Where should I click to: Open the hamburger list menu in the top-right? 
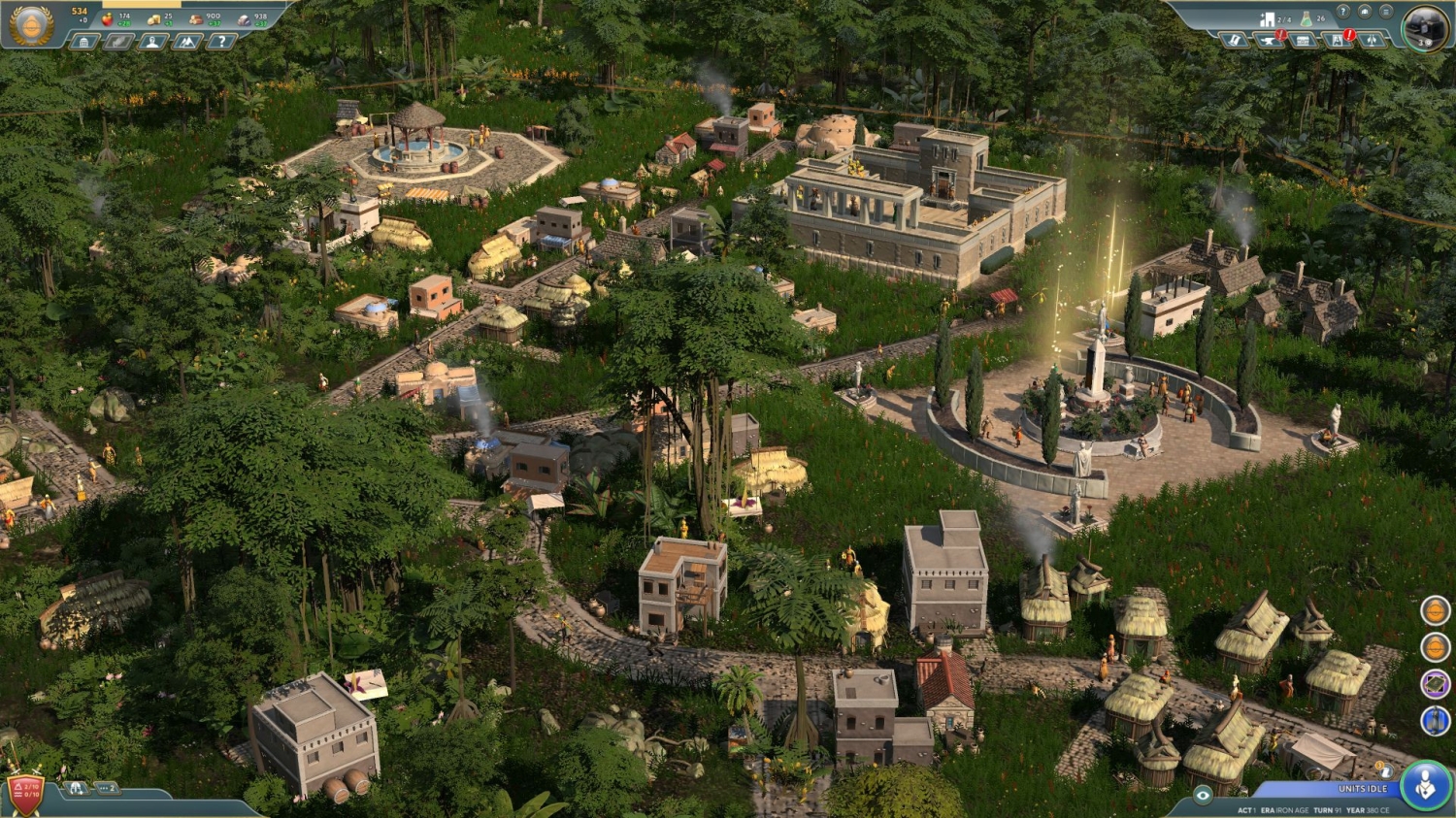tap(1386, 12)
